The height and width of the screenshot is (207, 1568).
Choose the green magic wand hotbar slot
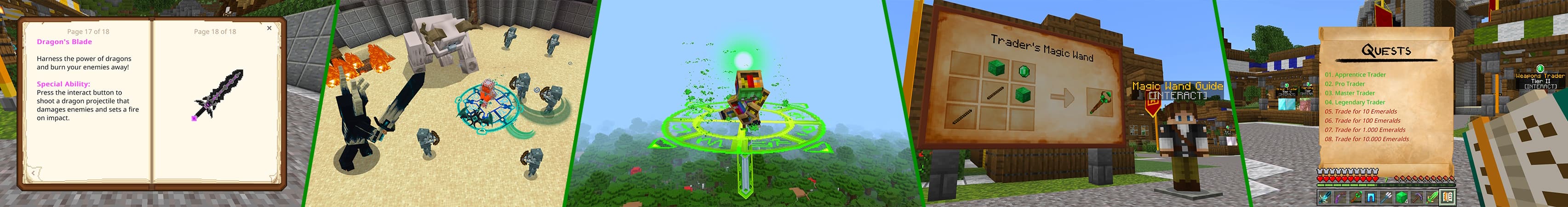coord(1356,197)
